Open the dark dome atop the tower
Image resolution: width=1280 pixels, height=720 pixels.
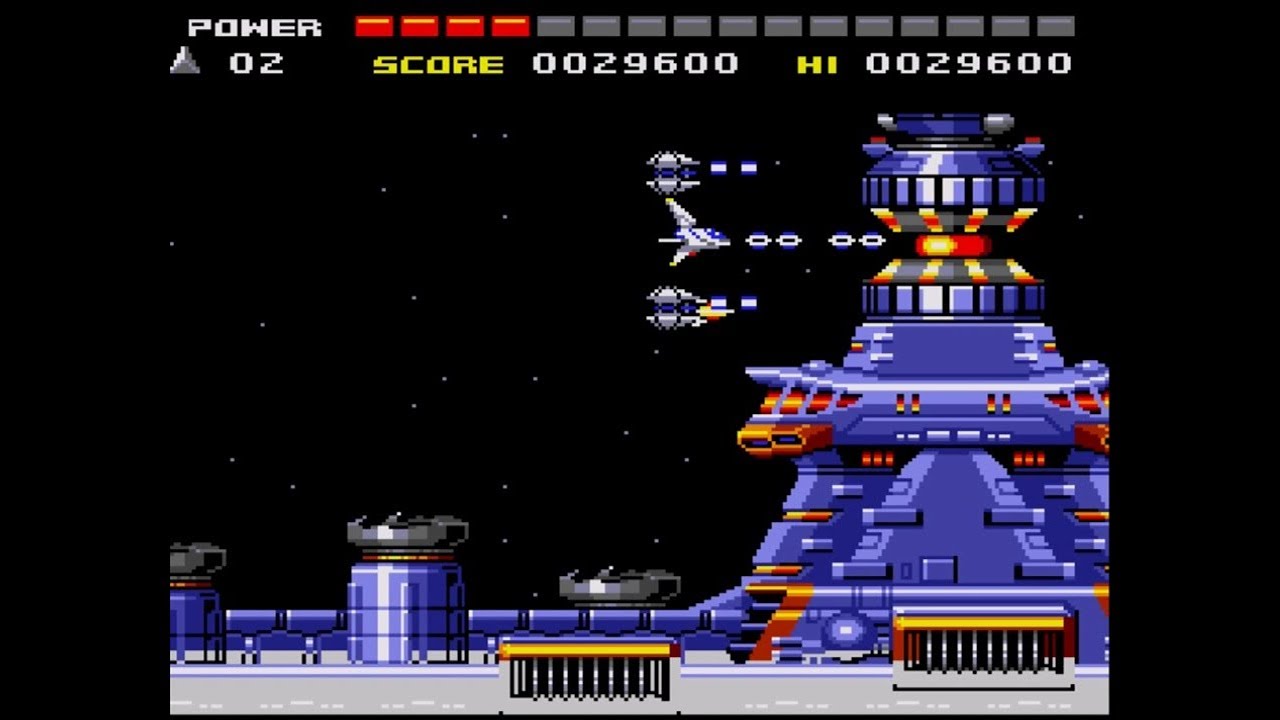point(935,122)
